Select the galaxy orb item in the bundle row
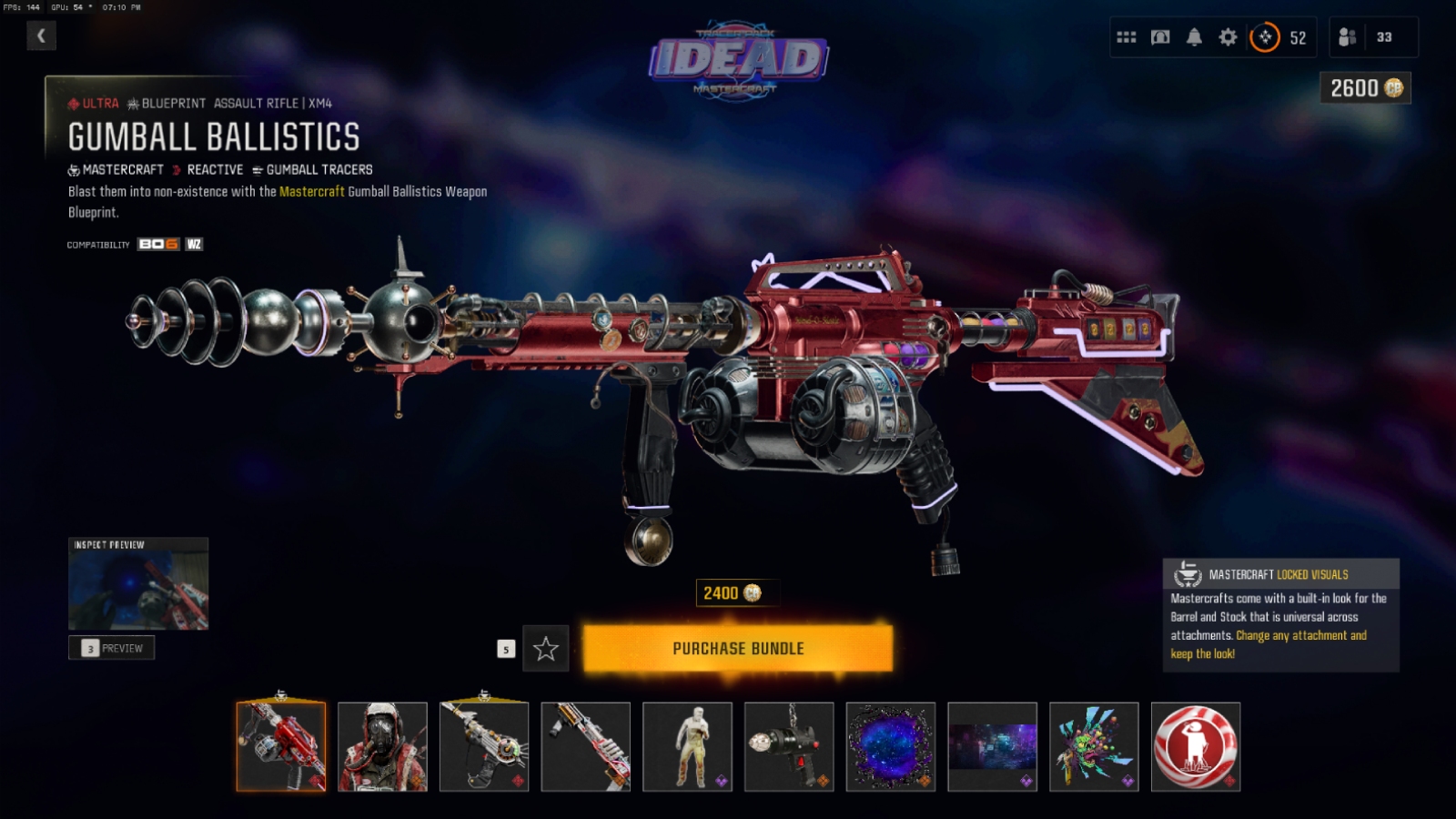Screen dimensions: 1456x819 (892, 746)
